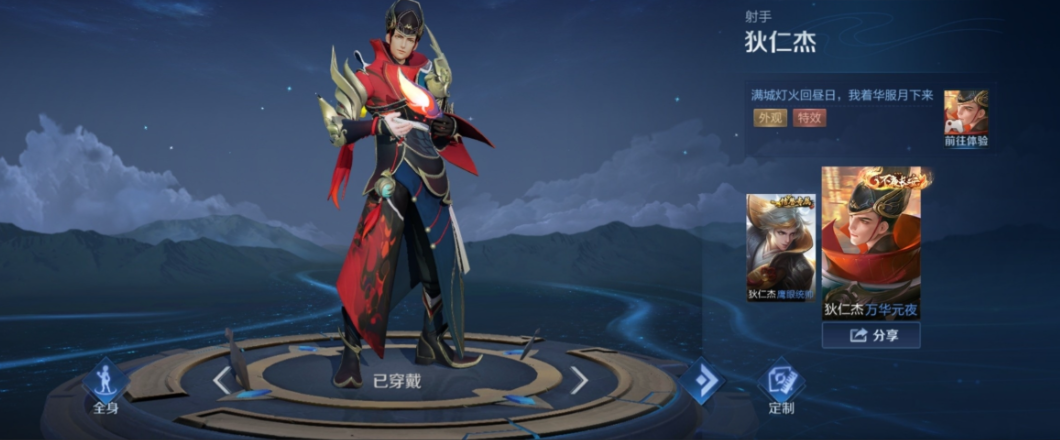Click the blue diamond arrow icon
Viewport: 1060px width, 440px height.
click(x=702, y=381)
